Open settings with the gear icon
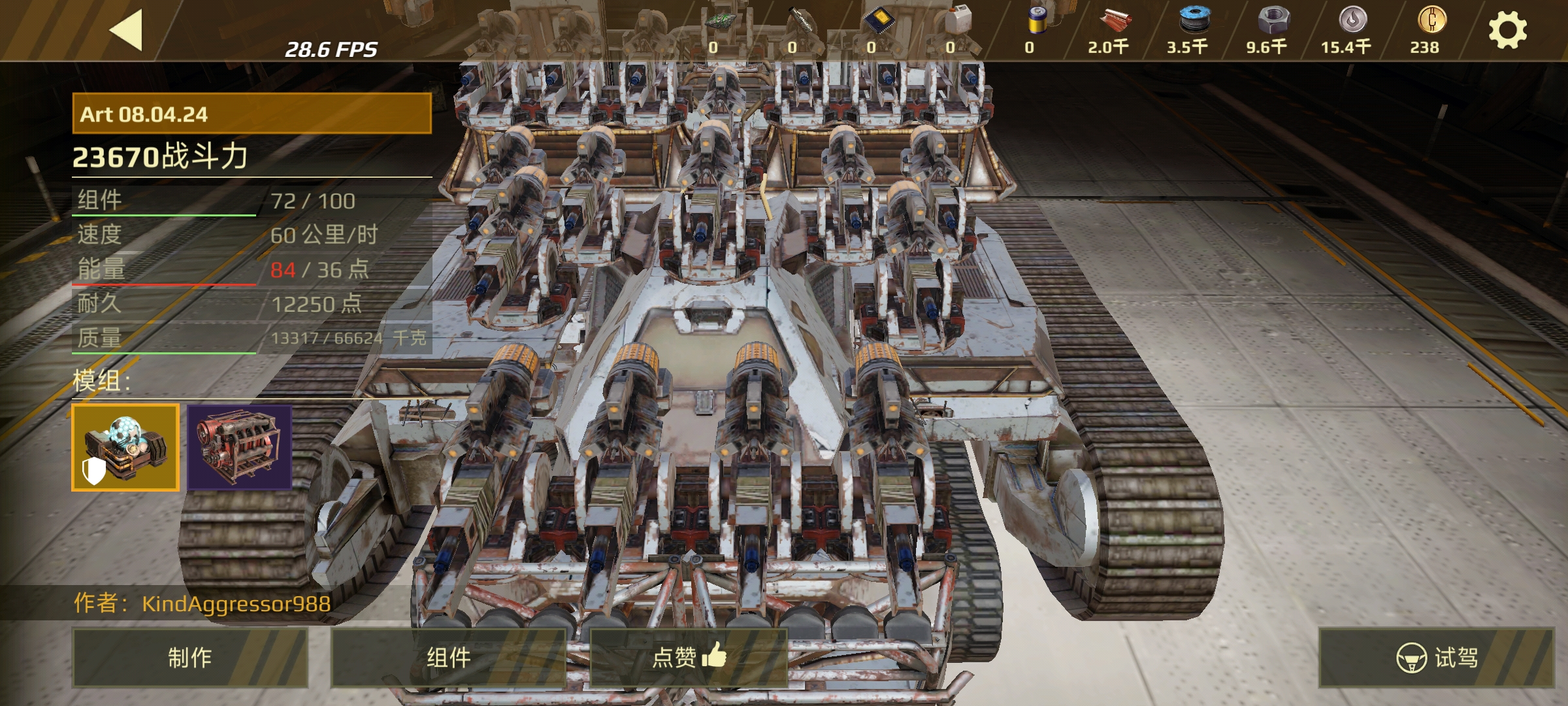Image resolution: width=1568 pixels, height=706 pixels. [x=1507, y=30]
